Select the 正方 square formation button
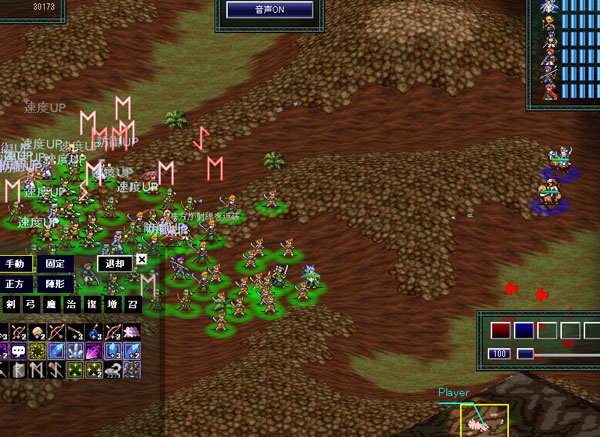 (x=16, y=284)
